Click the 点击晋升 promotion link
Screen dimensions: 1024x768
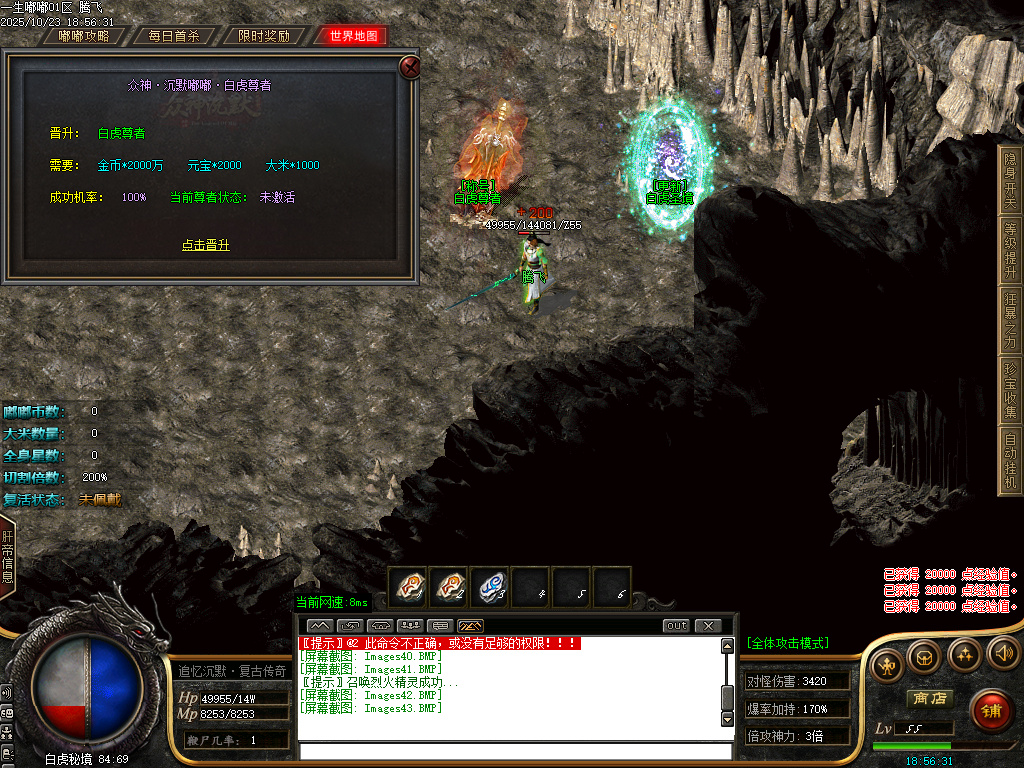(205, 245)
